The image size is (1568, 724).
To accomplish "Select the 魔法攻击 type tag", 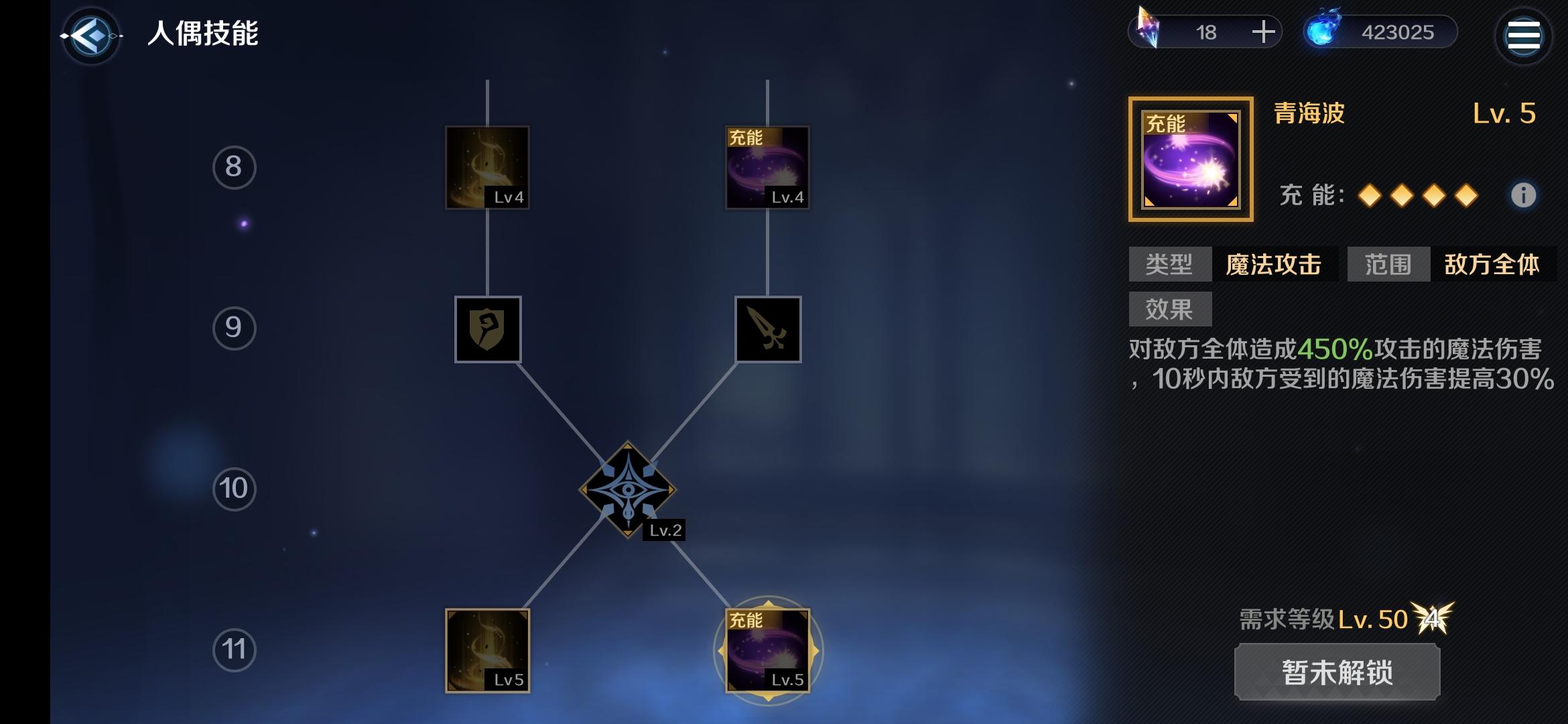I will click(x=1275, y=265).
